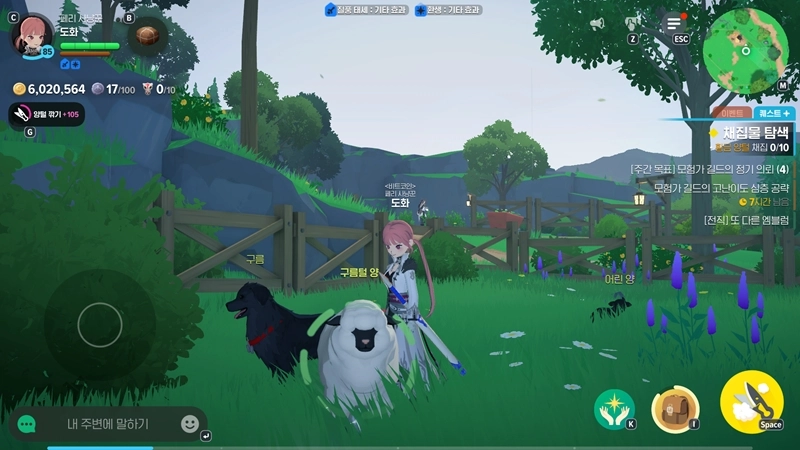
Task: Use the yellow shears action button
Action: (x=750, y=402)
